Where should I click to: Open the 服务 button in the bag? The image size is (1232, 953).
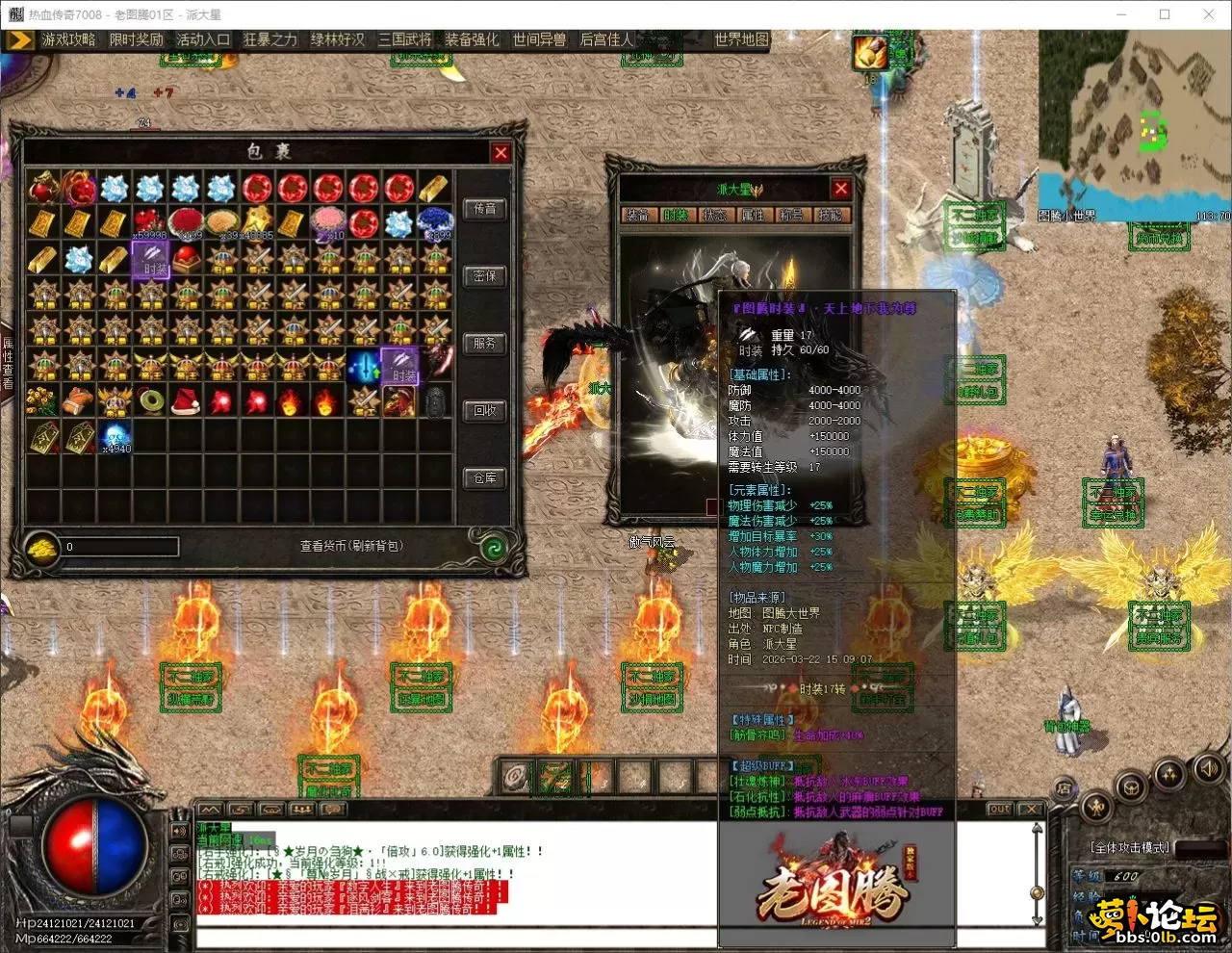click(x=485, y=344)
